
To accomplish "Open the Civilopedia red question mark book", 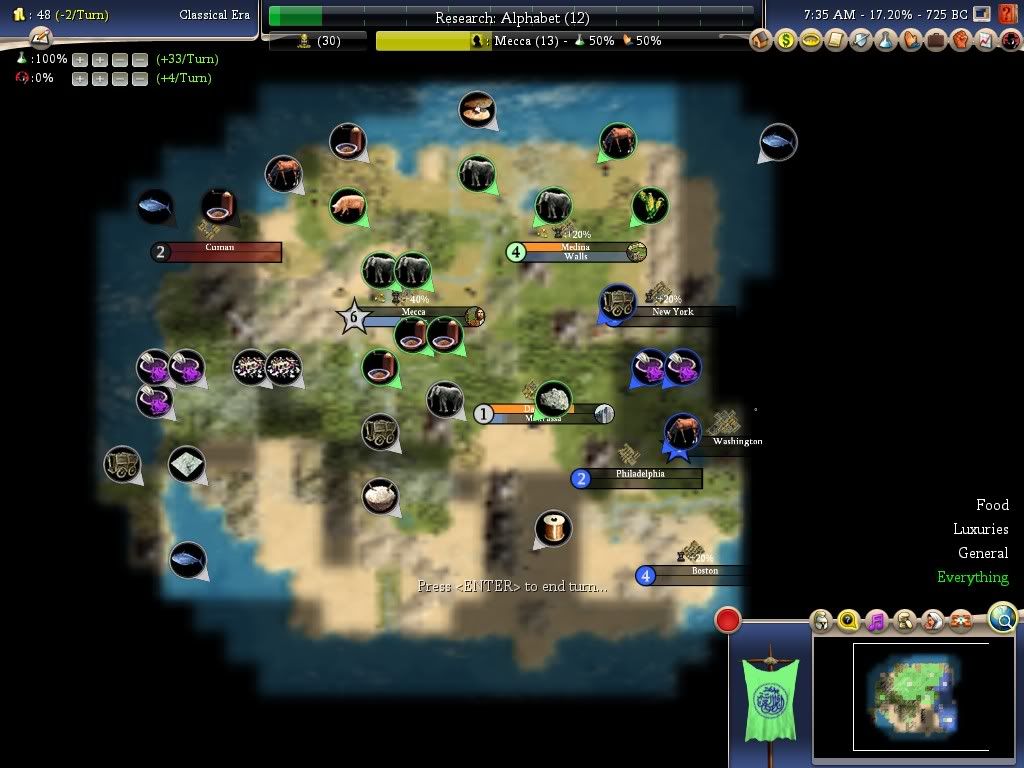I will pyautogui.click(x=1006, y=14).
